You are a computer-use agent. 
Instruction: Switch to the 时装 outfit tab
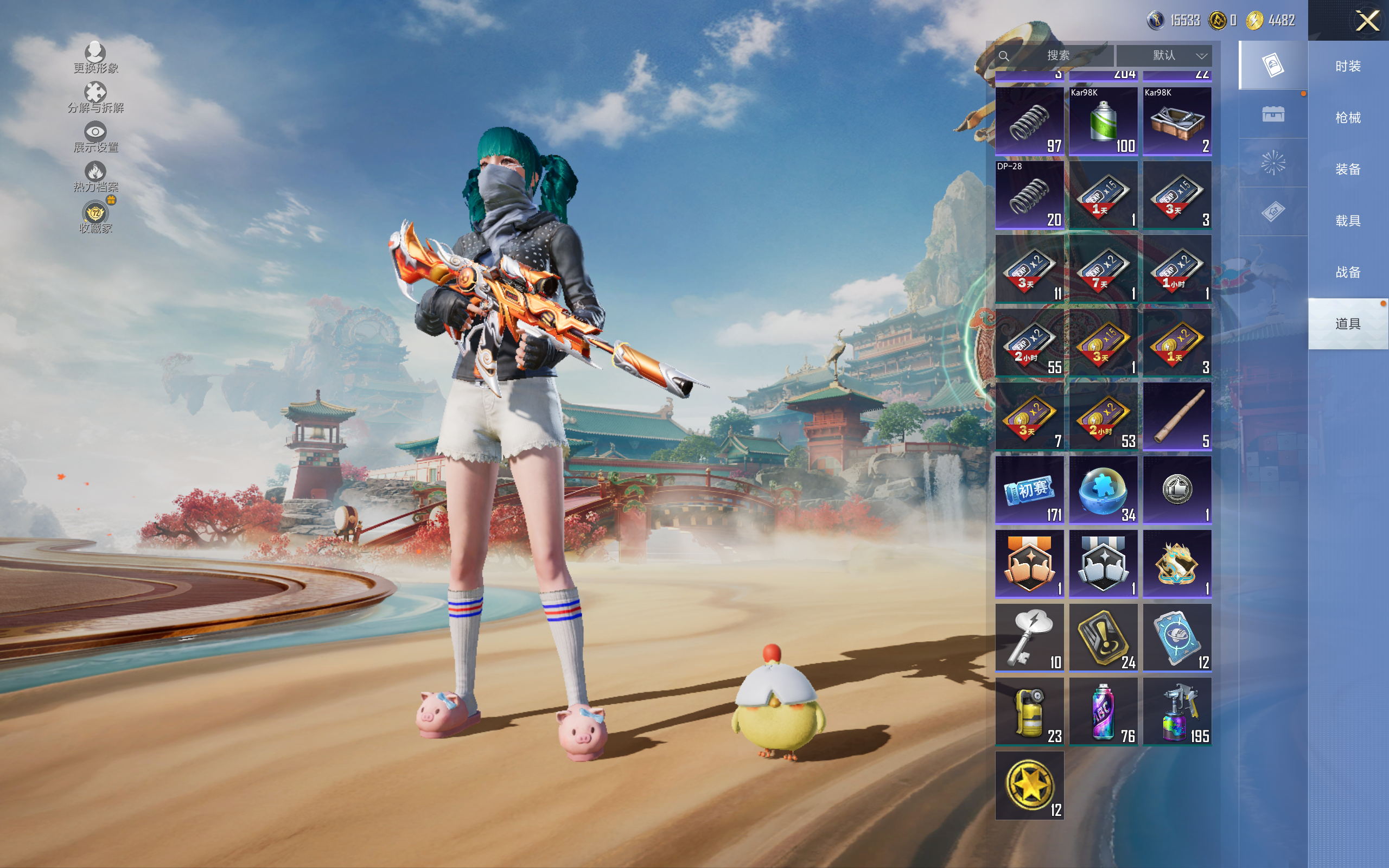click(x=1348, y=66)
